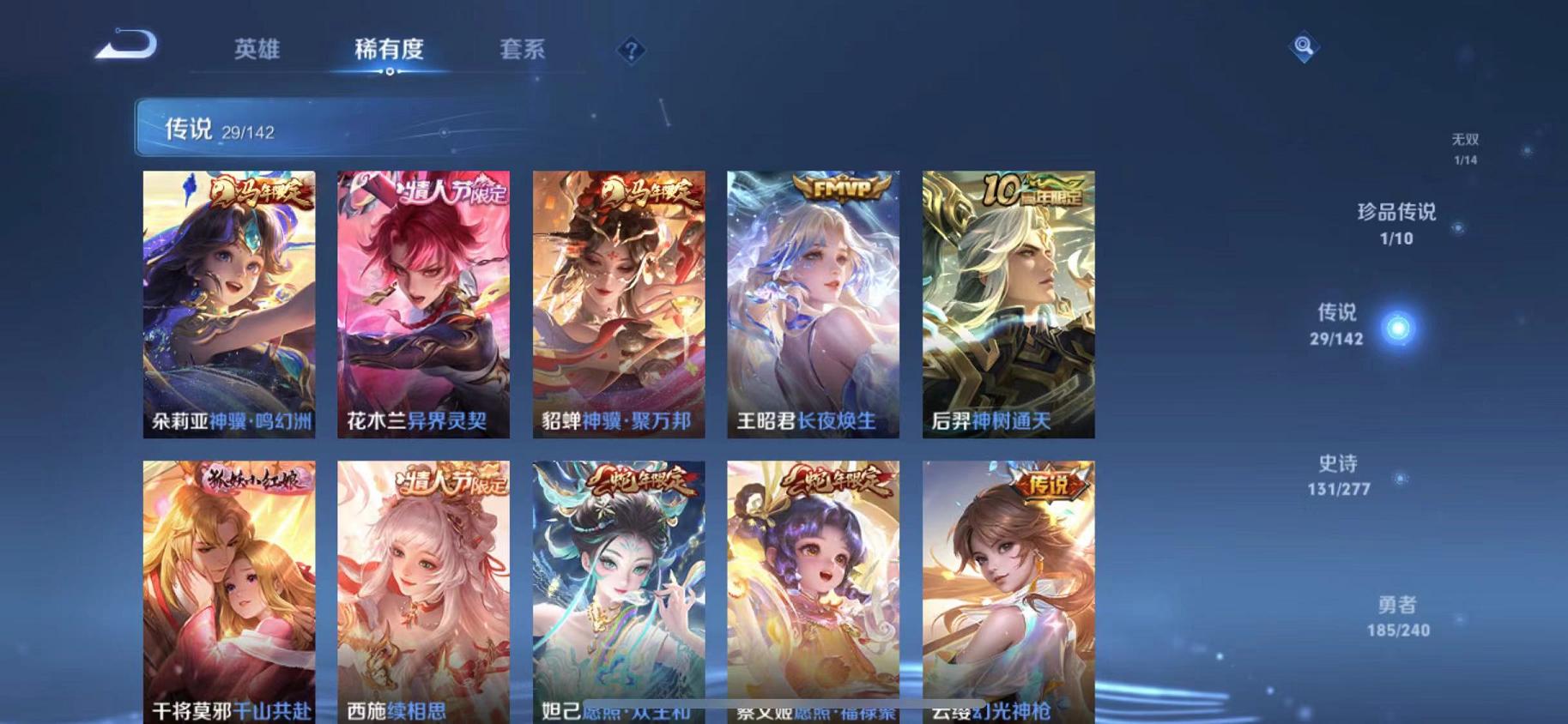The image size is (1568, 724).
Task: Click the glowing indicator beside 传说
Action: pyautogui.click(x=1399, y=327)
